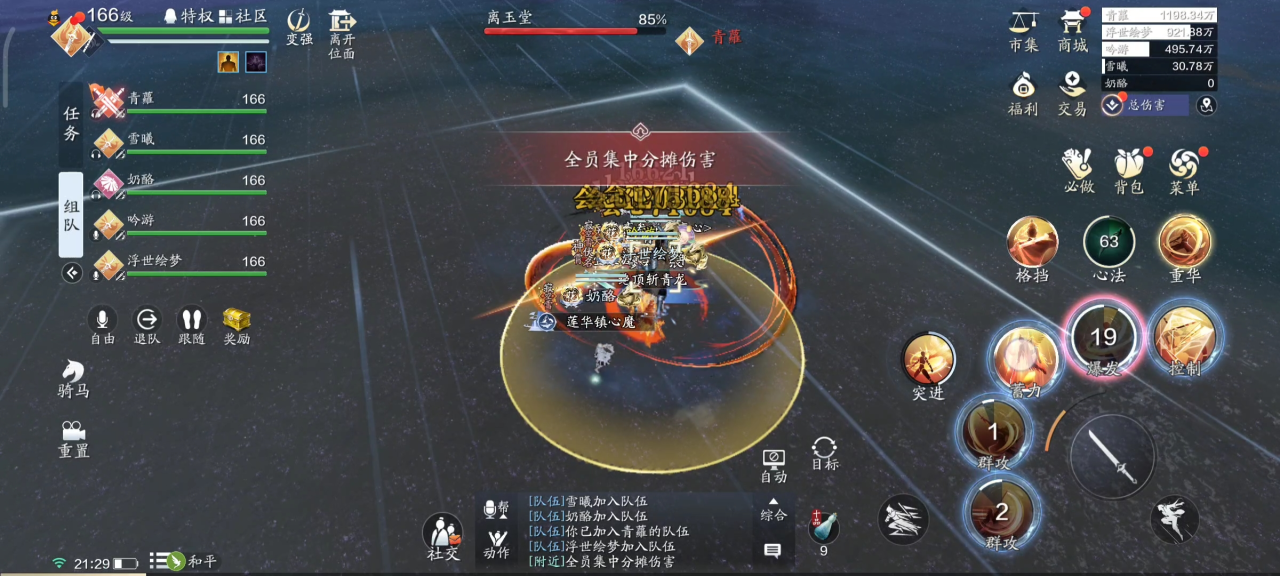Use the 控制 control skill
This screenshot has height=576, width=1280.
click(1185, 338)
